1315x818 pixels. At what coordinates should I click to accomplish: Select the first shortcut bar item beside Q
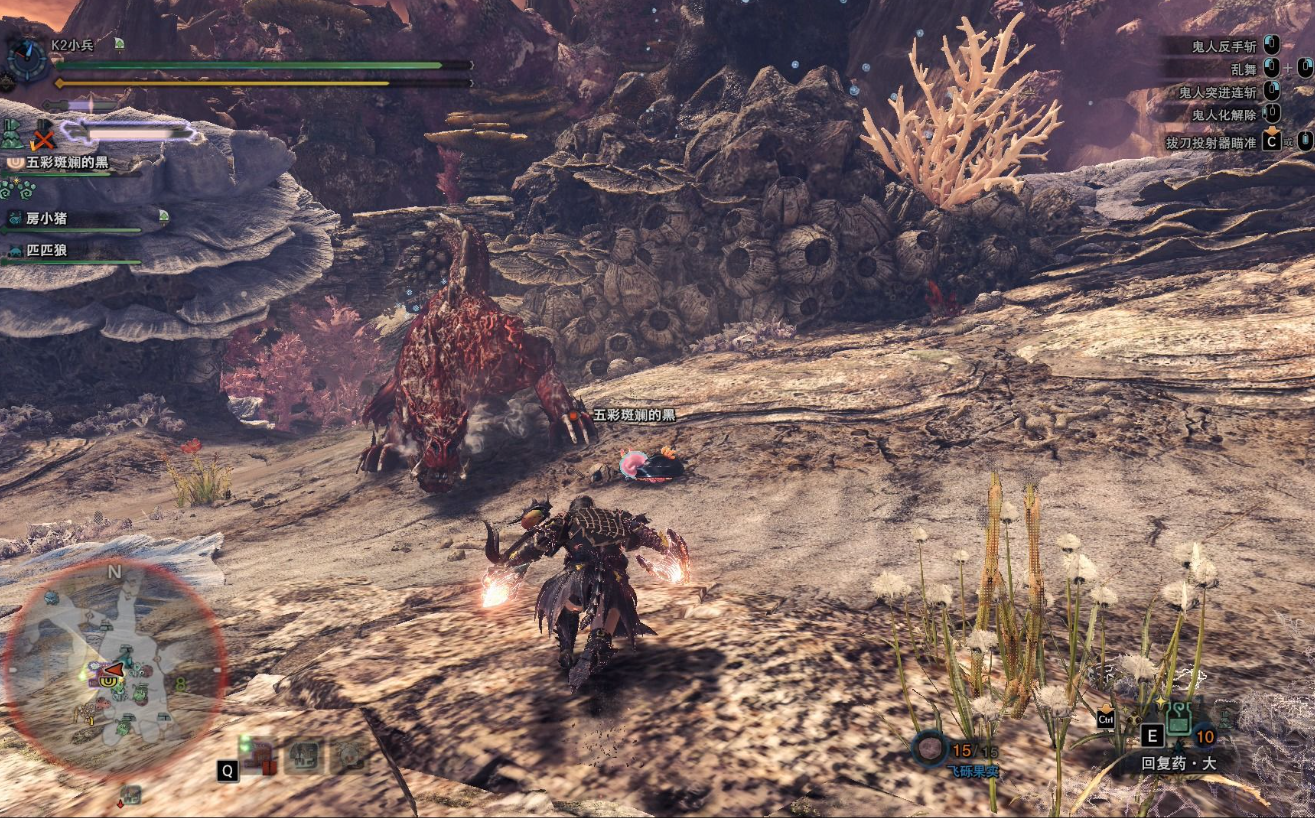[262, 755]
